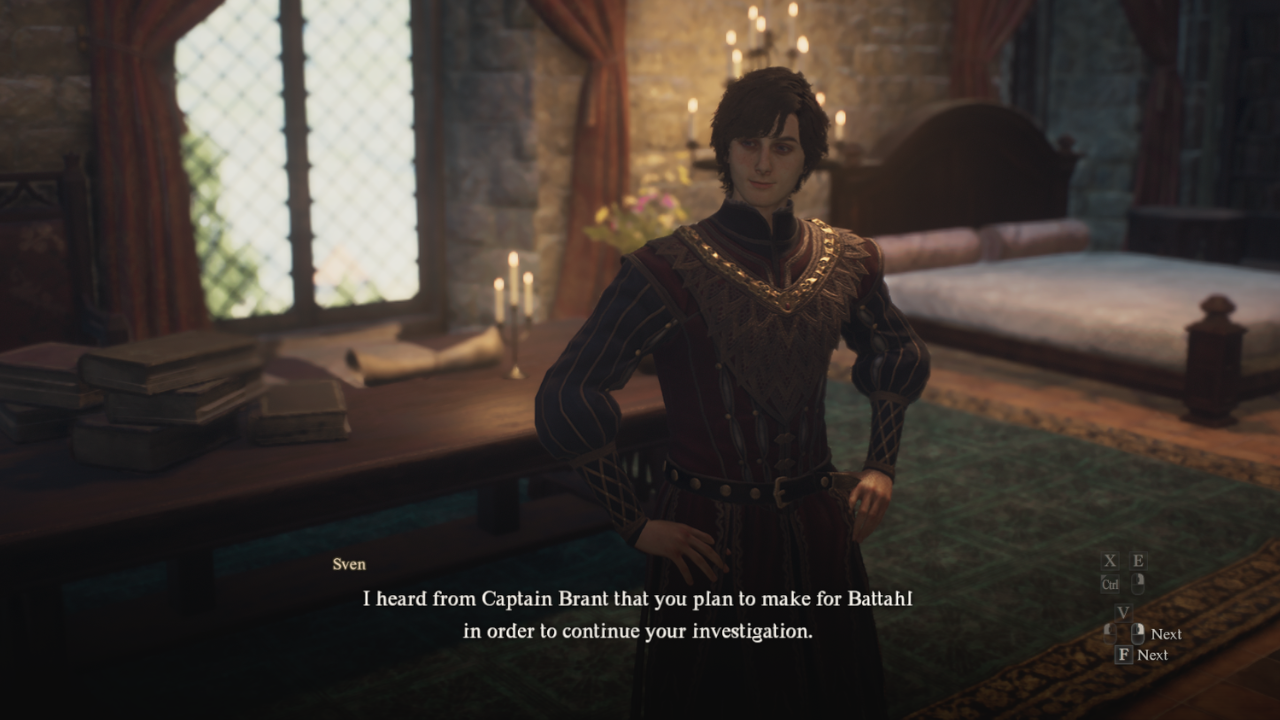Click the X key prompt icon

point(1110,560)
